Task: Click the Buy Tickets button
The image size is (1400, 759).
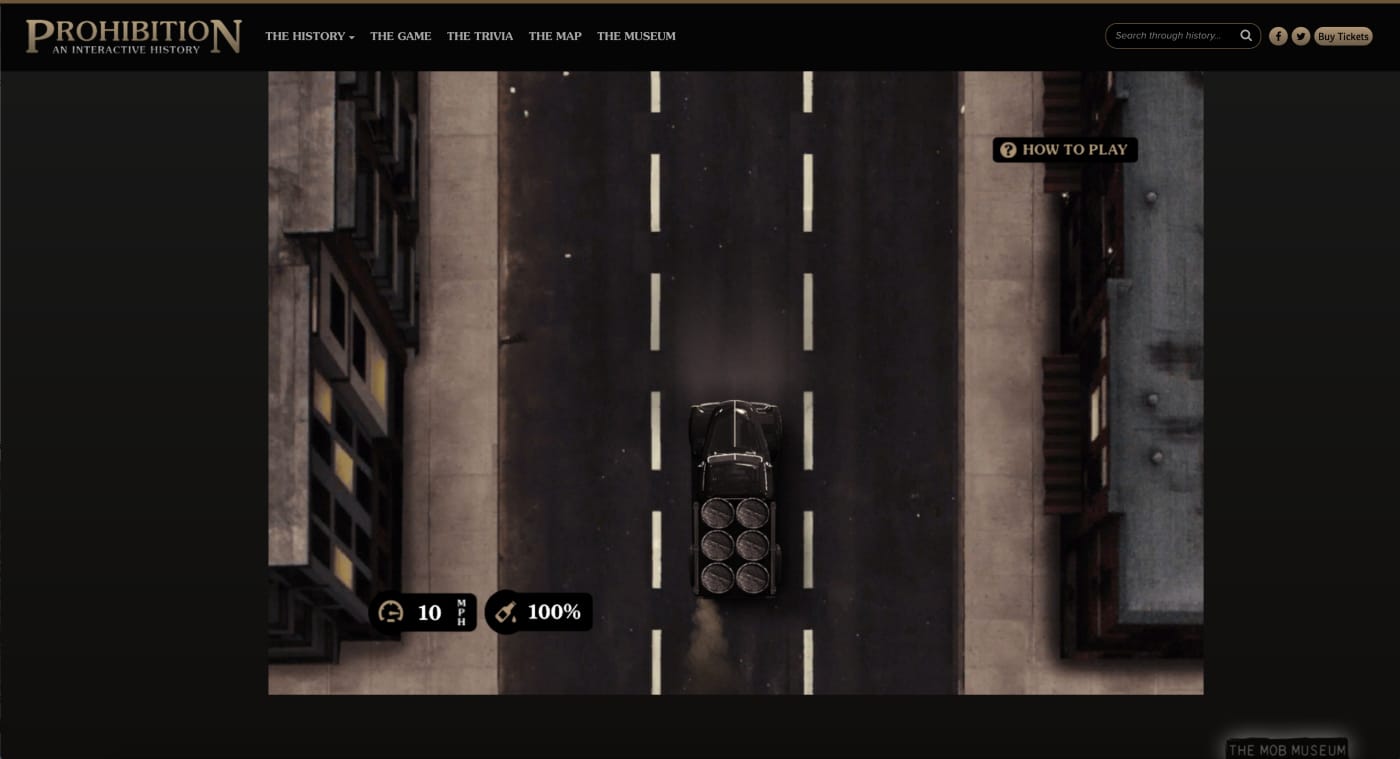Action: [x=1343, y=36]
